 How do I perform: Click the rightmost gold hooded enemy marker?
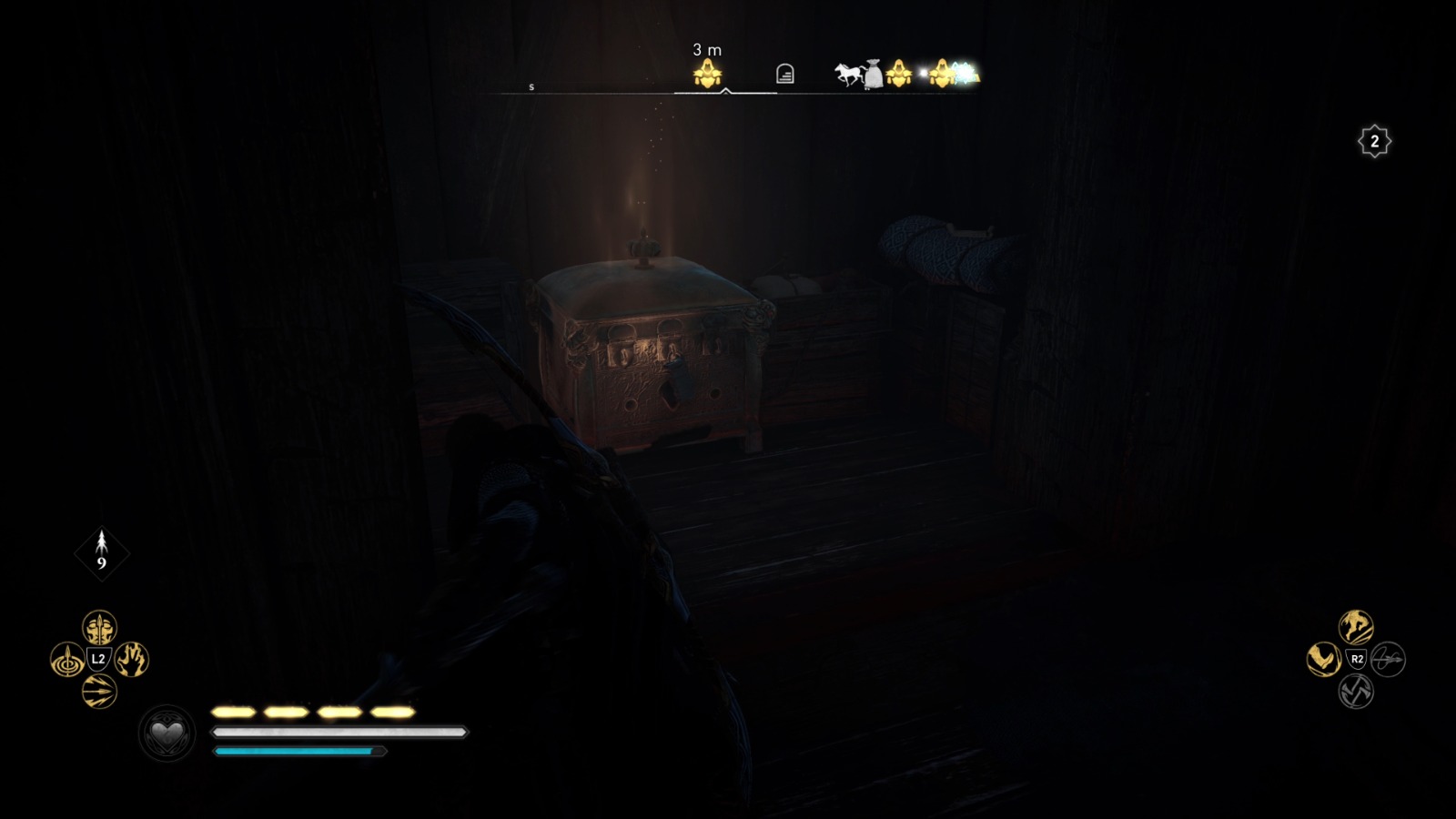point(943,74)
